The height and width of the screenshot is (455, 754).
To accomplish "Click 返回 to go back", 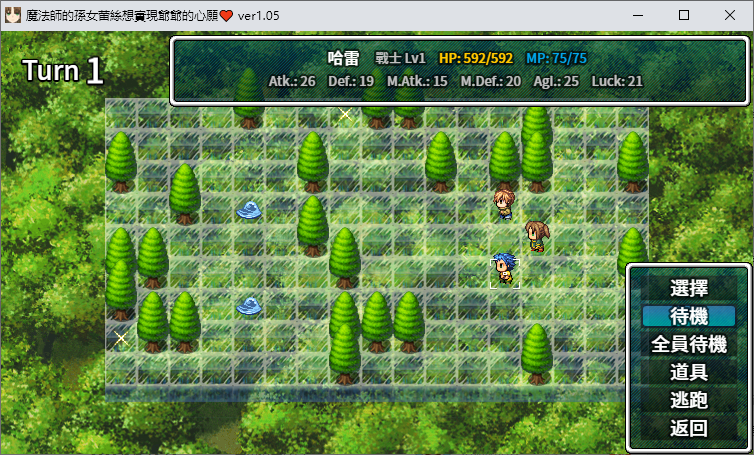I will tap(689, 428).
